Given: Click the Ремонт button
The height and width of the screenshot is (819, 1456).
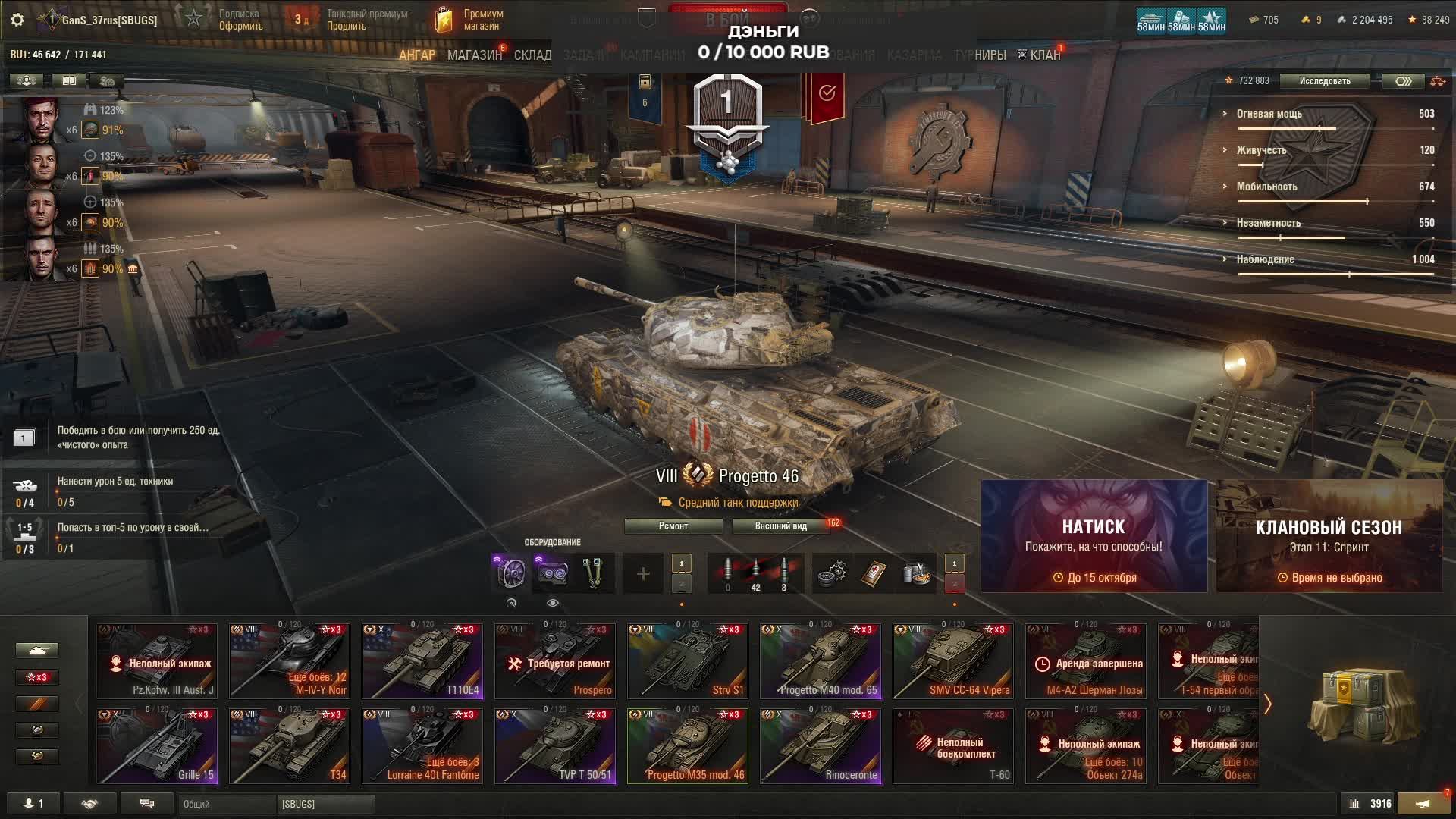Looking at the screenshot, I should point(673,526).
